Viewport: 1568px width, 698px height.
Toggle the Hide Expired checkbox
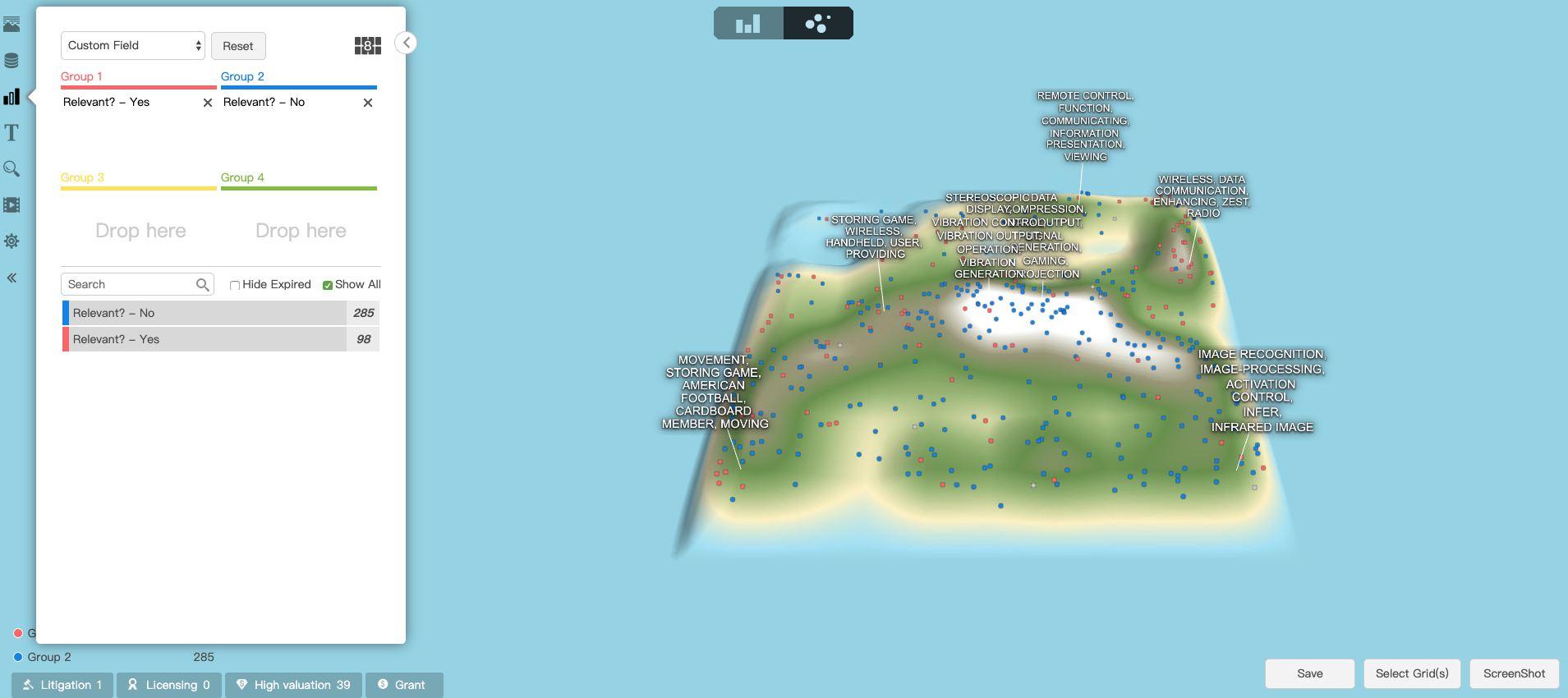tap(235, 285)
